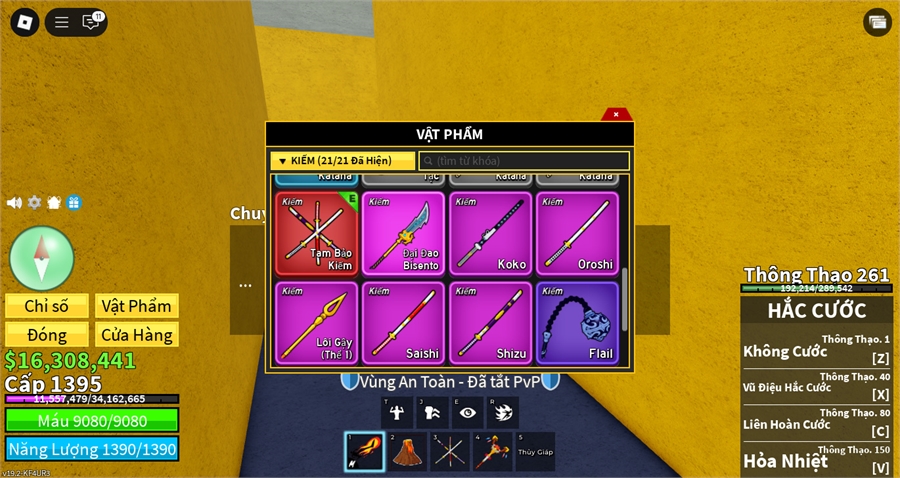The width and height of the screenshot is (900, 478).
Task: Choose the Đại Đao Bisento item
Action: 403,233
